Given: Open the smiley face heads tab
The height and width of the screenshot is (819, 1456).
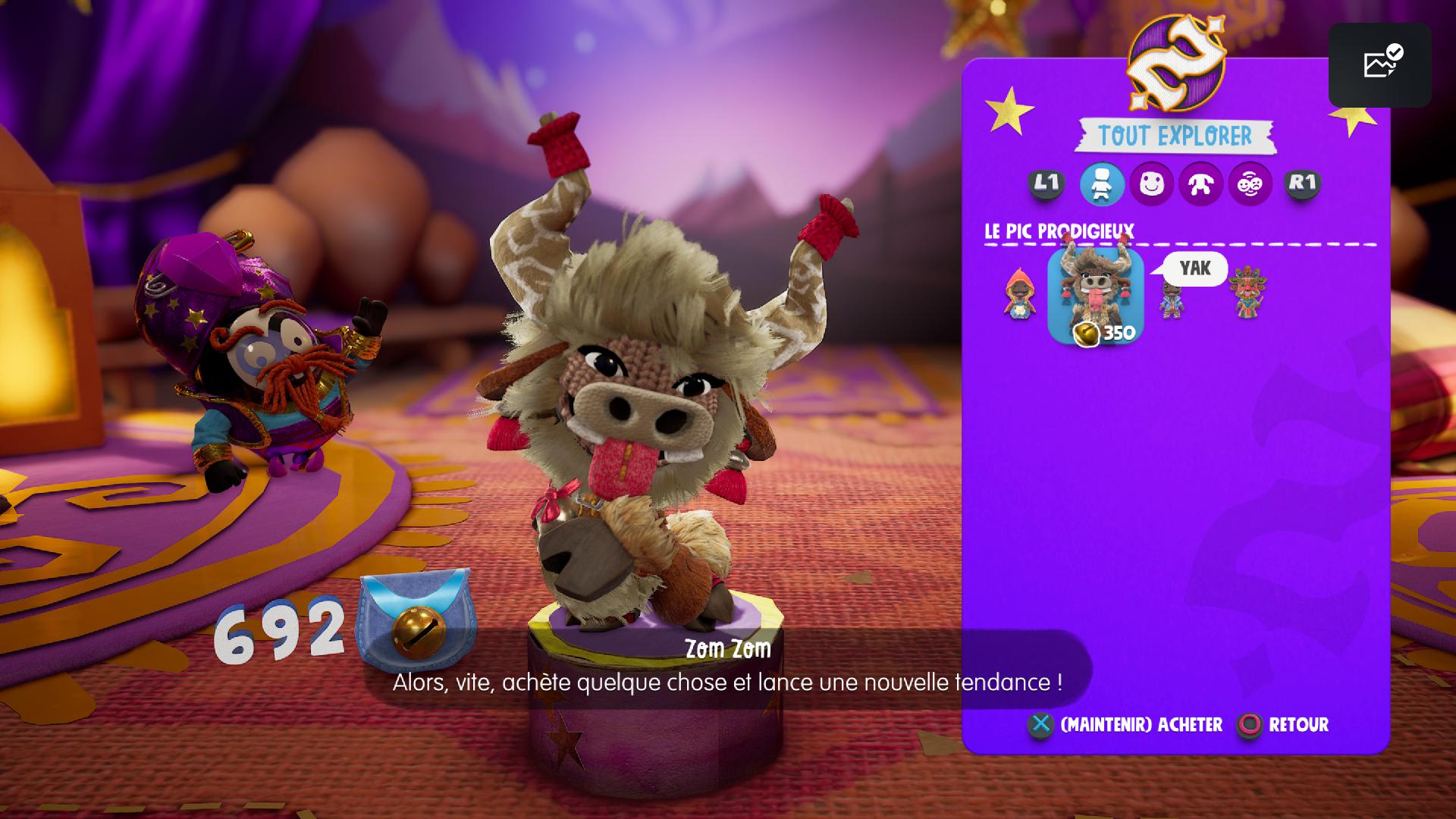Looking at the screenshot, I should [1151, 184].
